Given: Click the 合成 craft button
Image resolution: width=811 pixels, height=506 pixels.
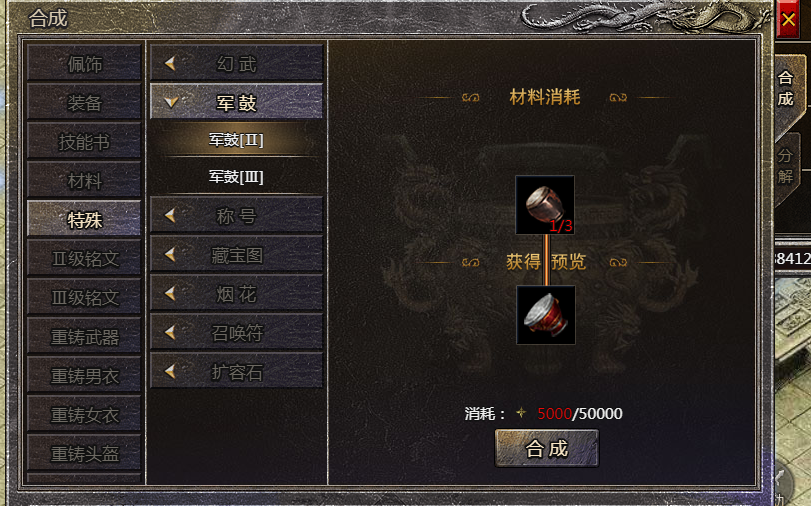Looking at the screenshot, I should (546, 449).
